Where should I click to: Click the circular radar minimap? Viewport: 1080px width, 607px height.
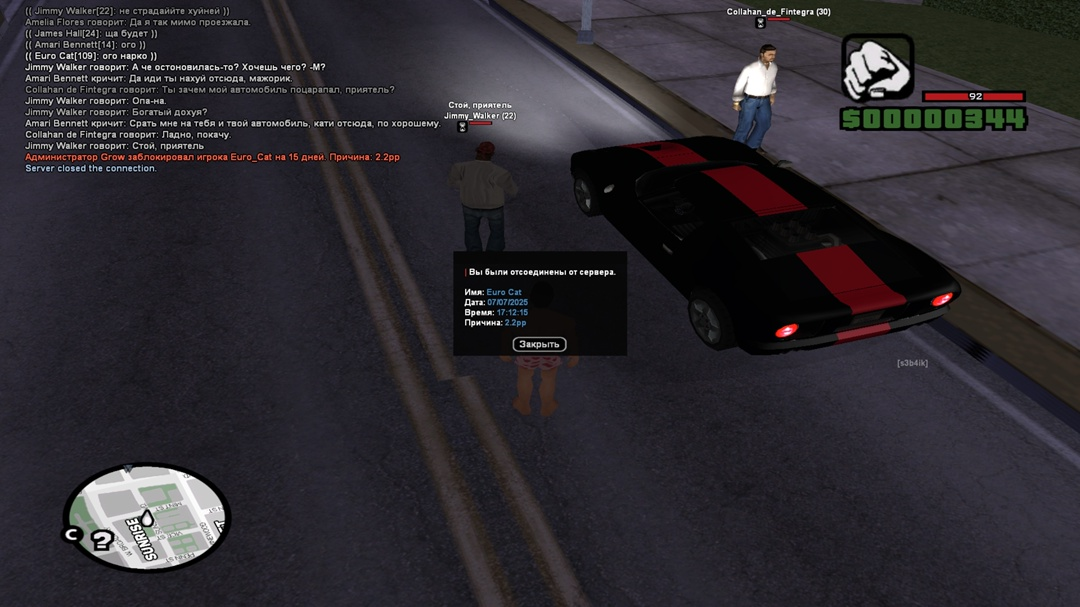pyautogui.click(x=148, y=517)
